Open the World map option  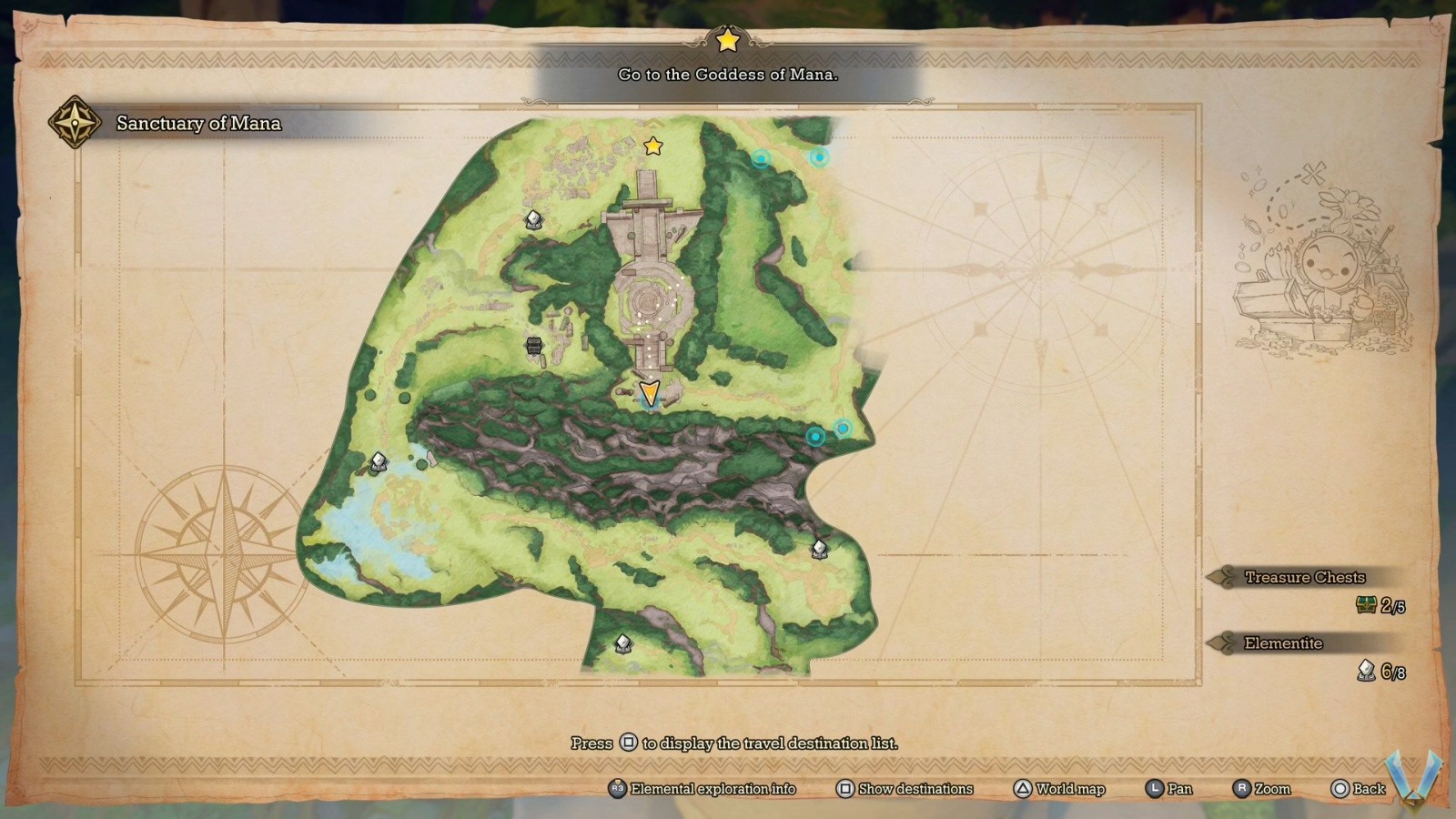pos(1059,789)
